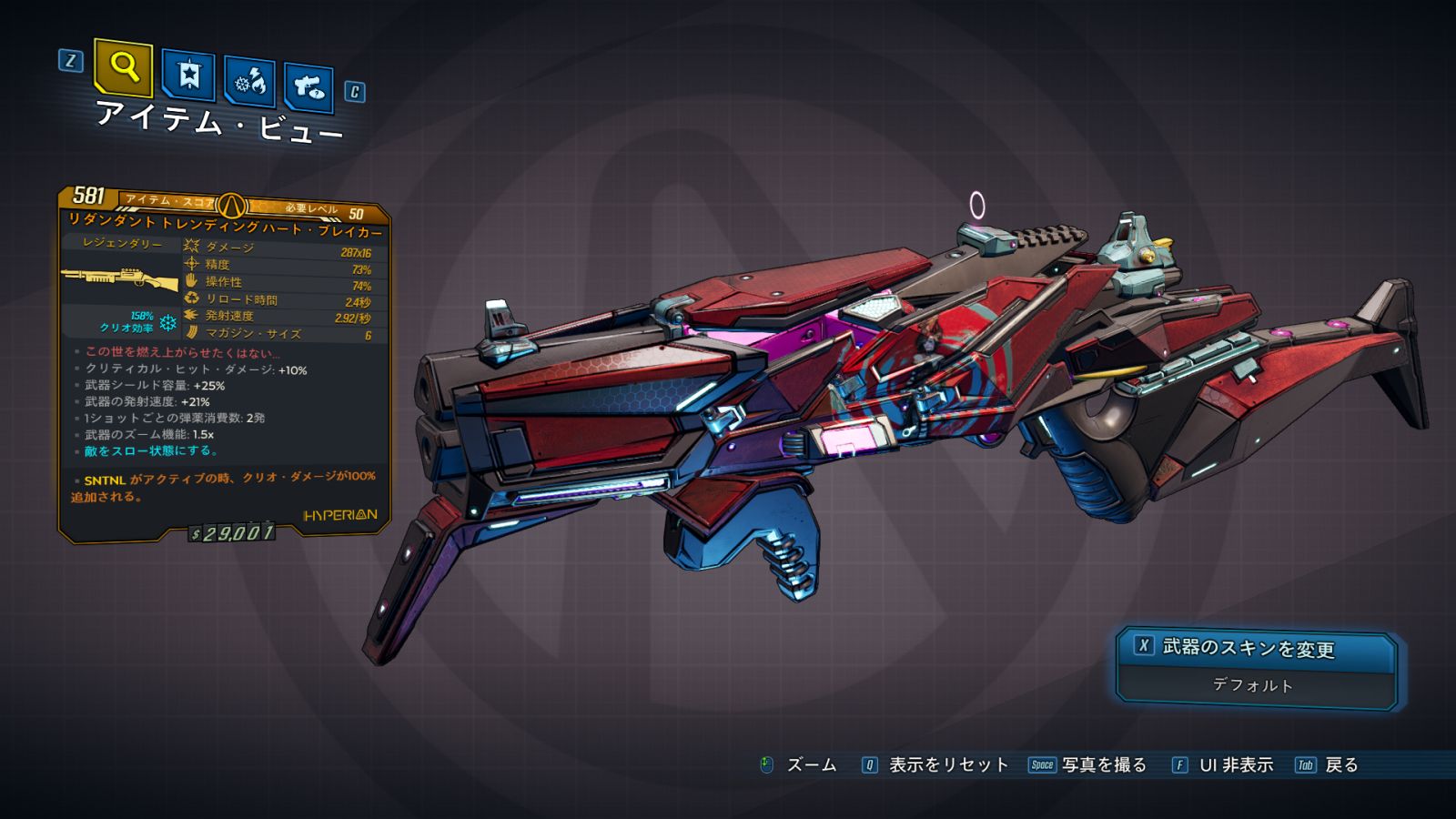
Task: Open the elemental snowflake and flame tab
Action: (x=250, y=82)
